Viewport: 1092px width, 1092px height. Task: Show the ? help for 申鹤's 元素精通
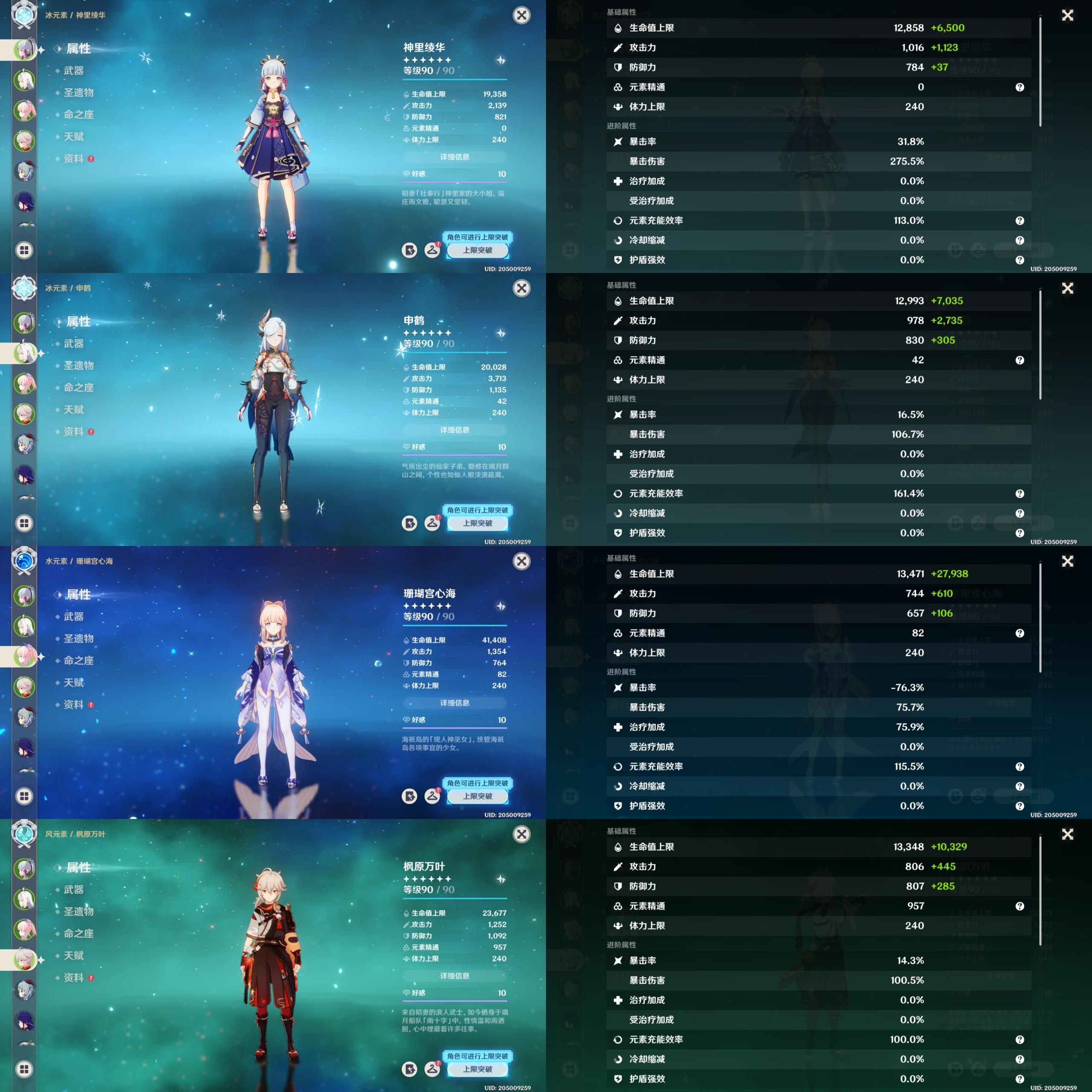(x=1019, y=360)
